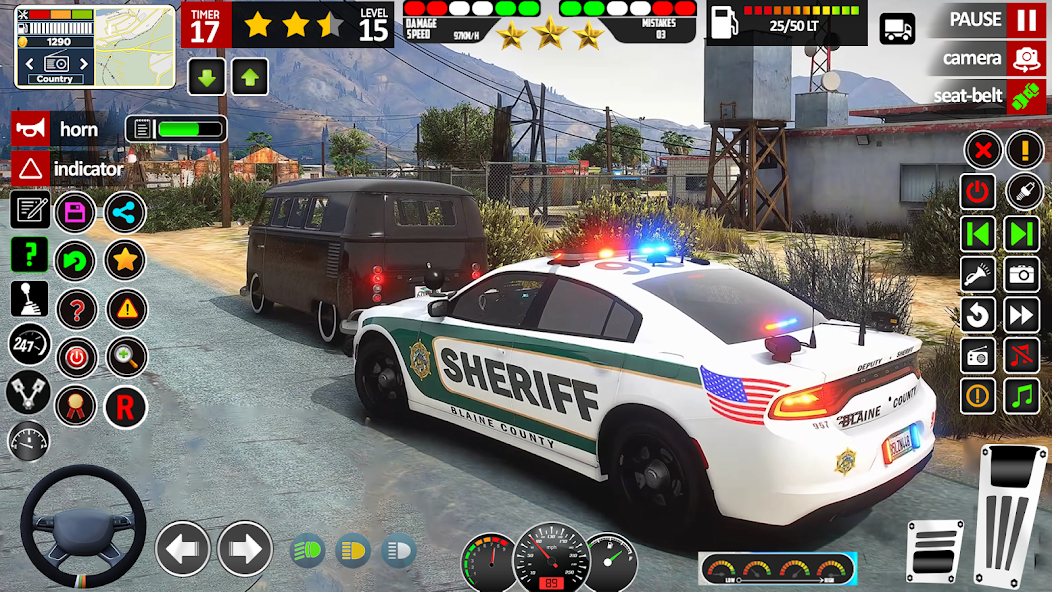1052x592 pixels.
Task: Select the gold star icon
Action: (125, 261)
